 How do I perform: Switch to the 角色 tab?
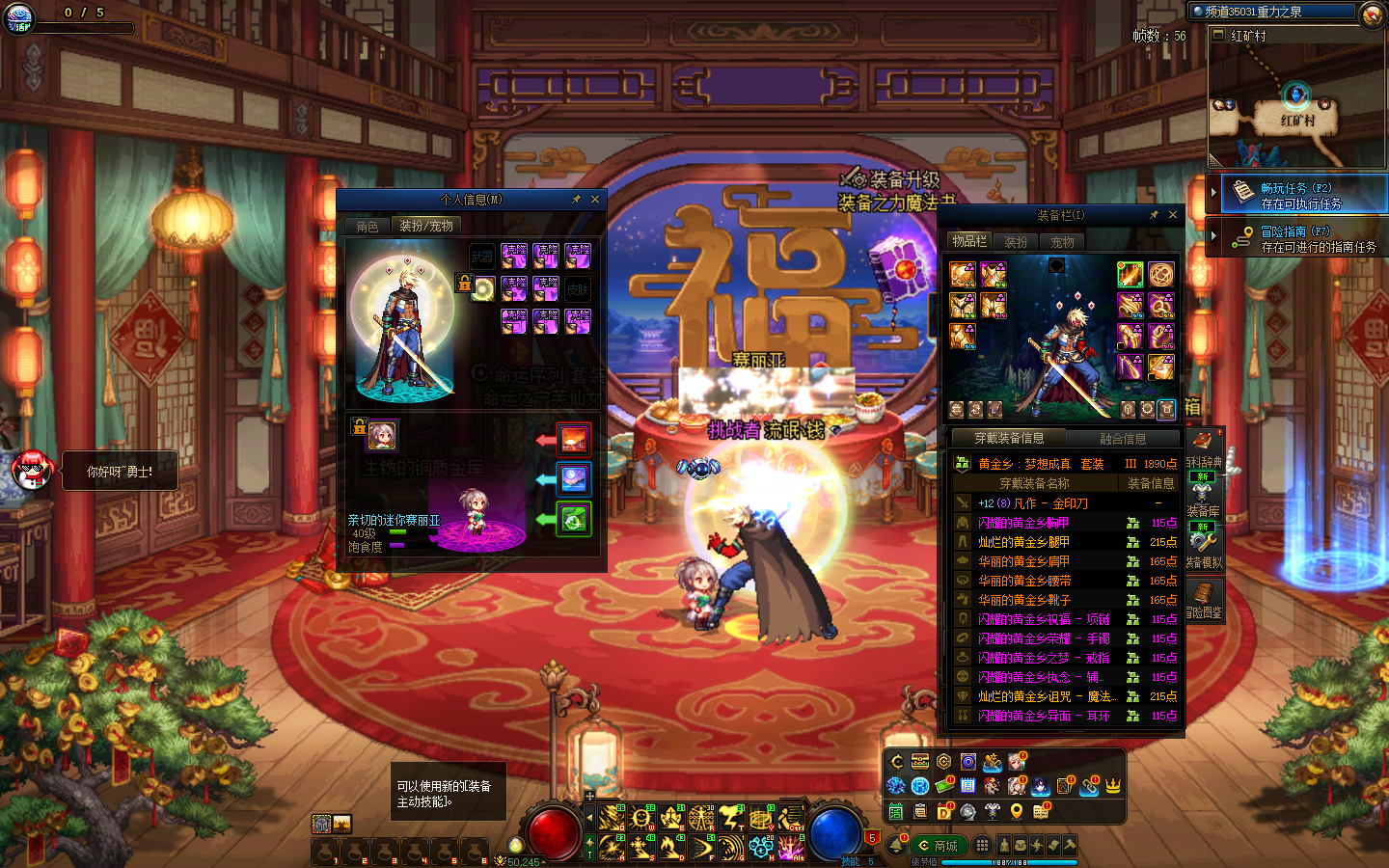coord(368,227)
